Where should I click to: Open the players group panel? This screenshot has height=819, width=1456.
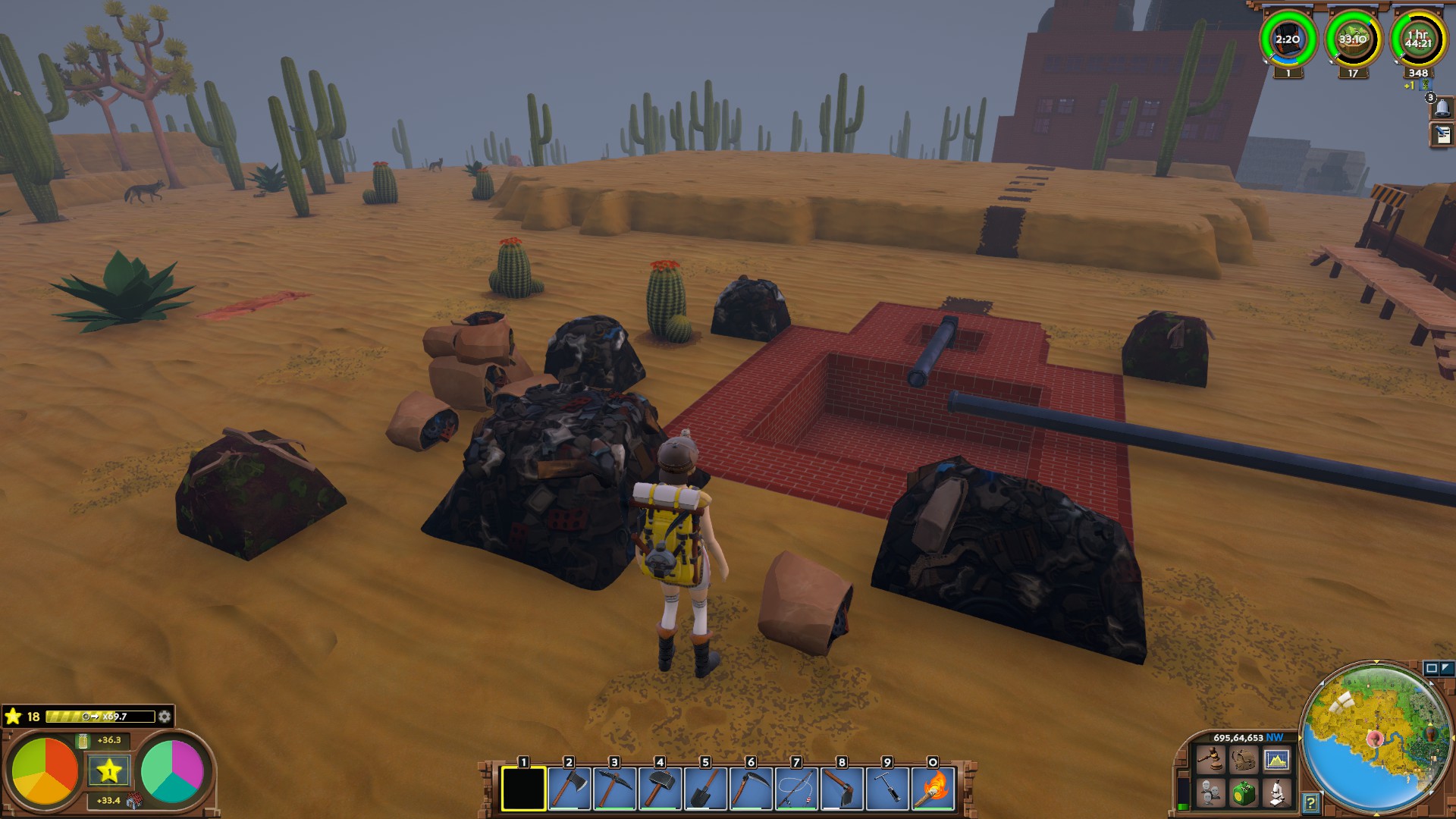point(1210,793)
